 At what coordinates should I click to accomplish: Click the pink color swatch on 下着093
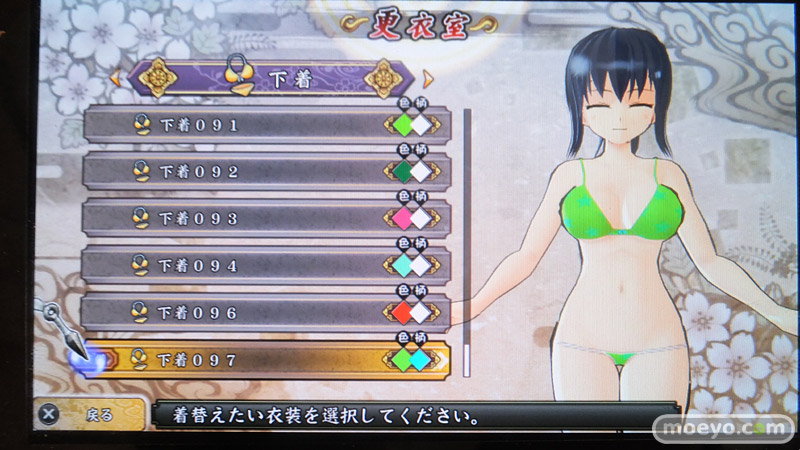click(402, 218)
